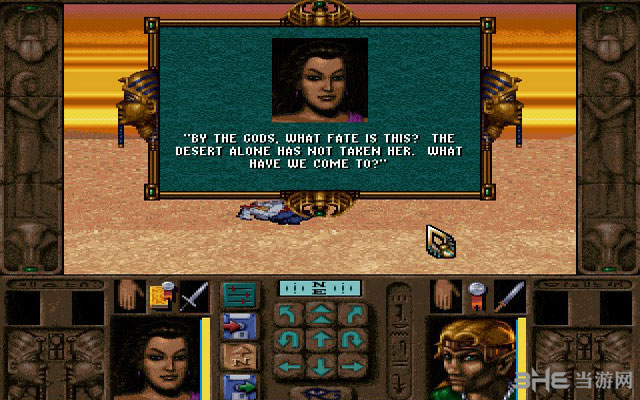The height and width of the screenshot is (400, 640).
Task: Attack with the blond elf's blade slot
Action: click(510, 297)
